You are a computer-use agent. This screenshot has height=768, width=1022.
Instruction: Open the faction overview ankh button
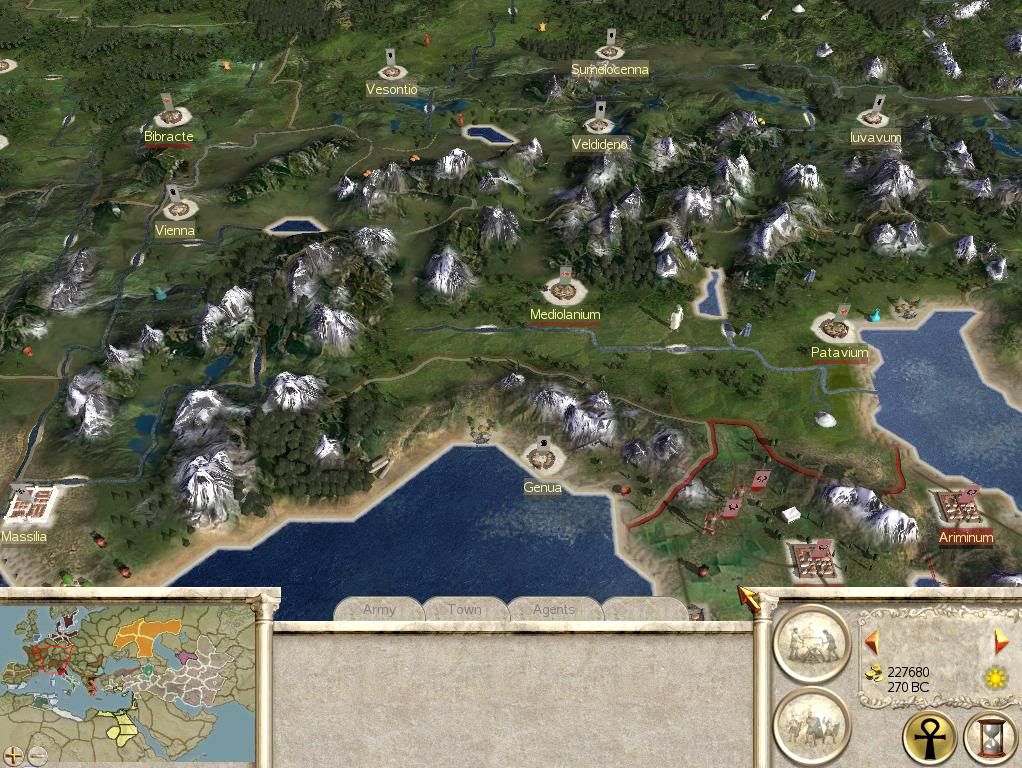click(929, 738)
